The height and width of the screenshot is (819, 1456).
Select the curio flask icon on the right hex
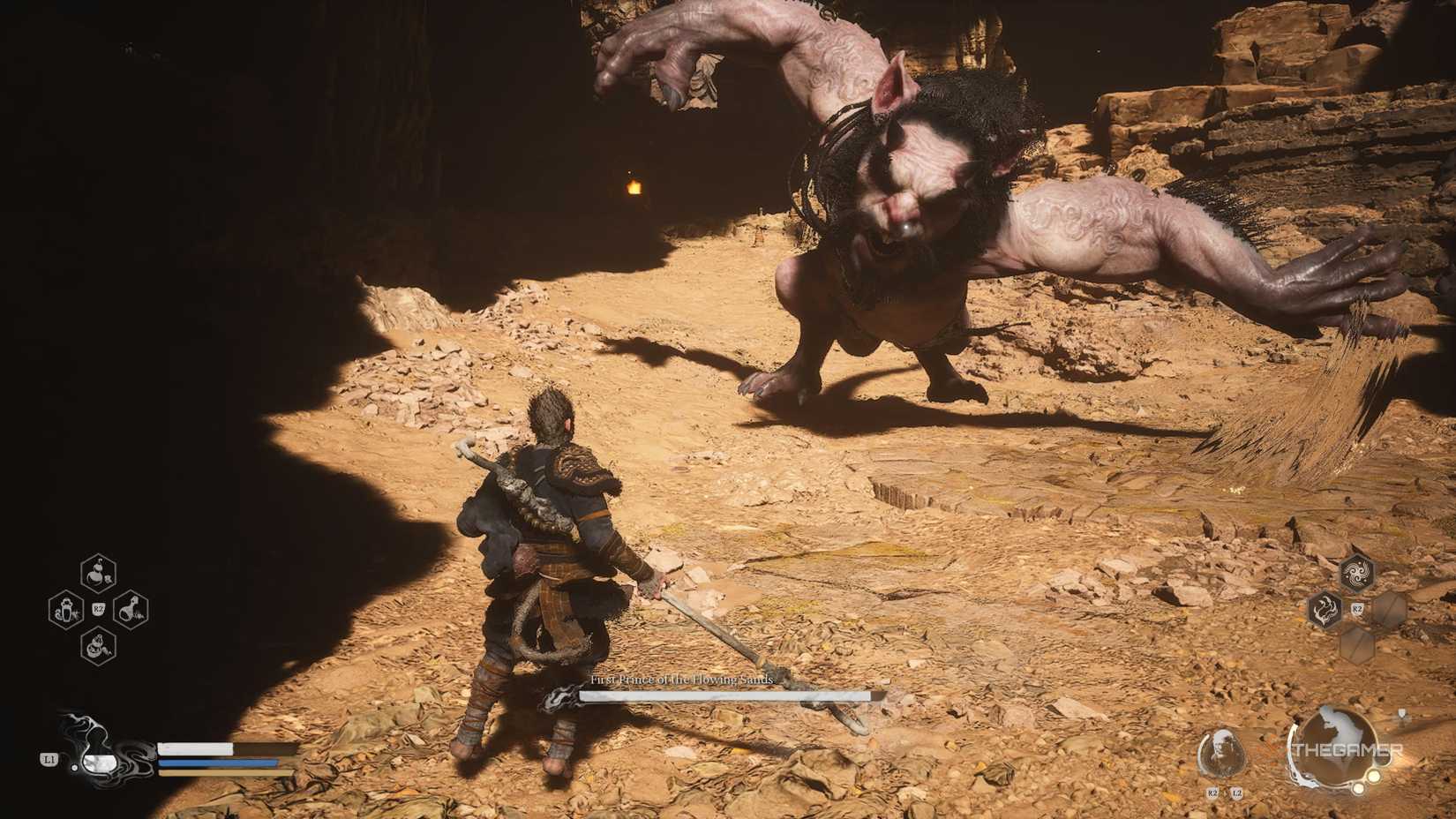pos(131,609)
